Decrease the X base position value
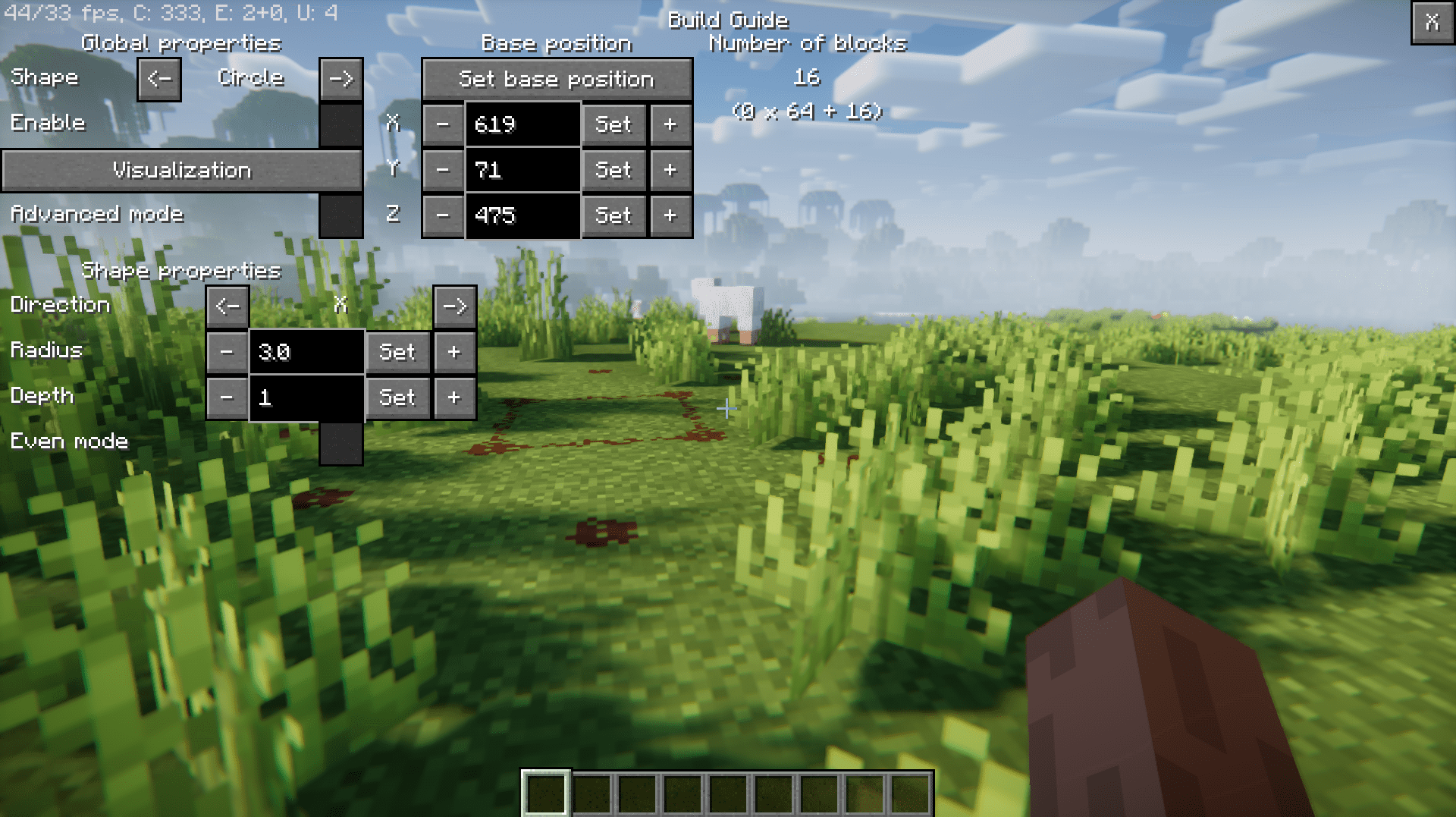Image resolution: width=1456 pixels, height=817 pixels. tap(444, 124)
